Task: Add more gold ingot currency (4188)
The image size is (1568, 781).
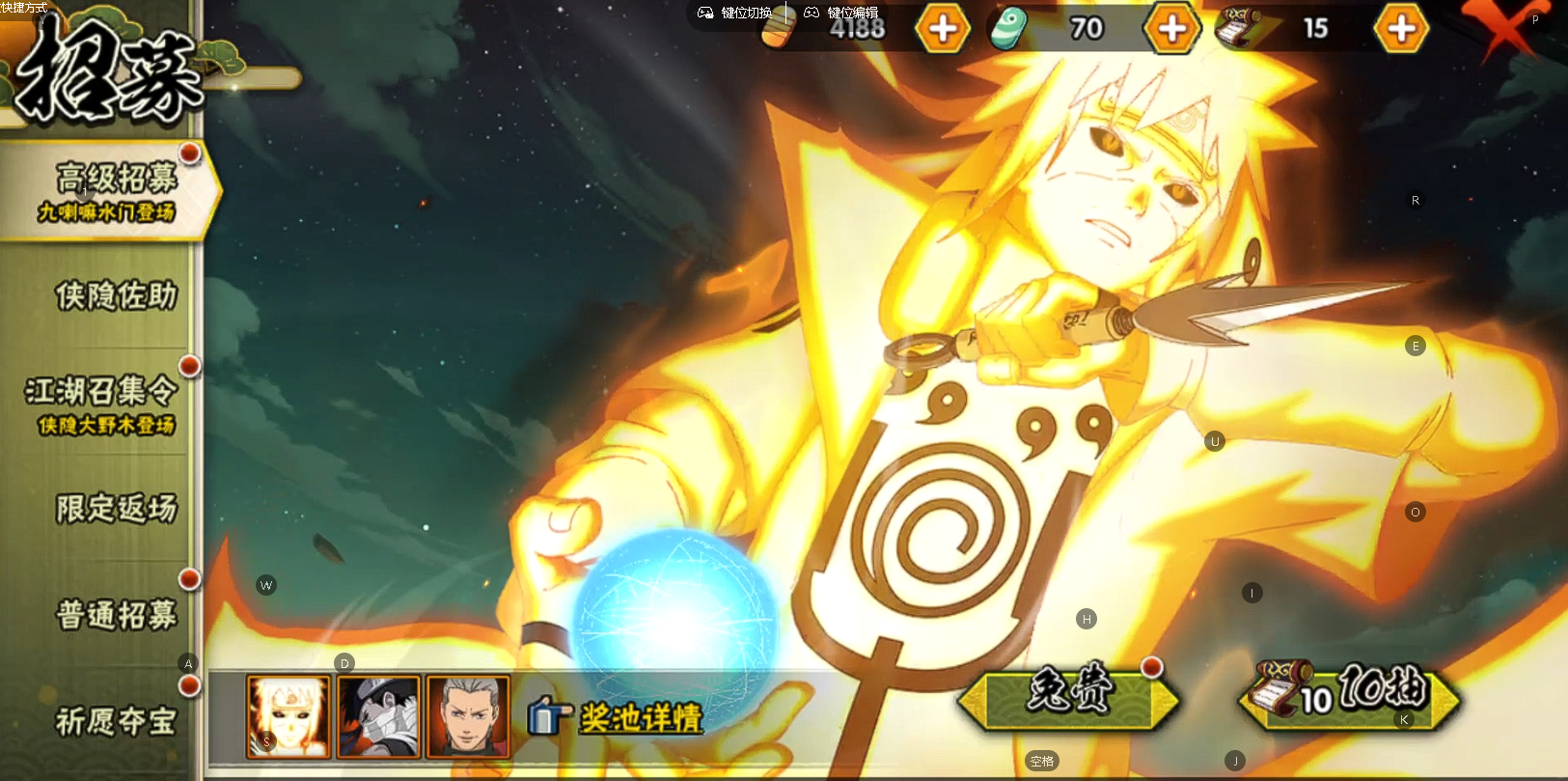Action: (942, 29)
